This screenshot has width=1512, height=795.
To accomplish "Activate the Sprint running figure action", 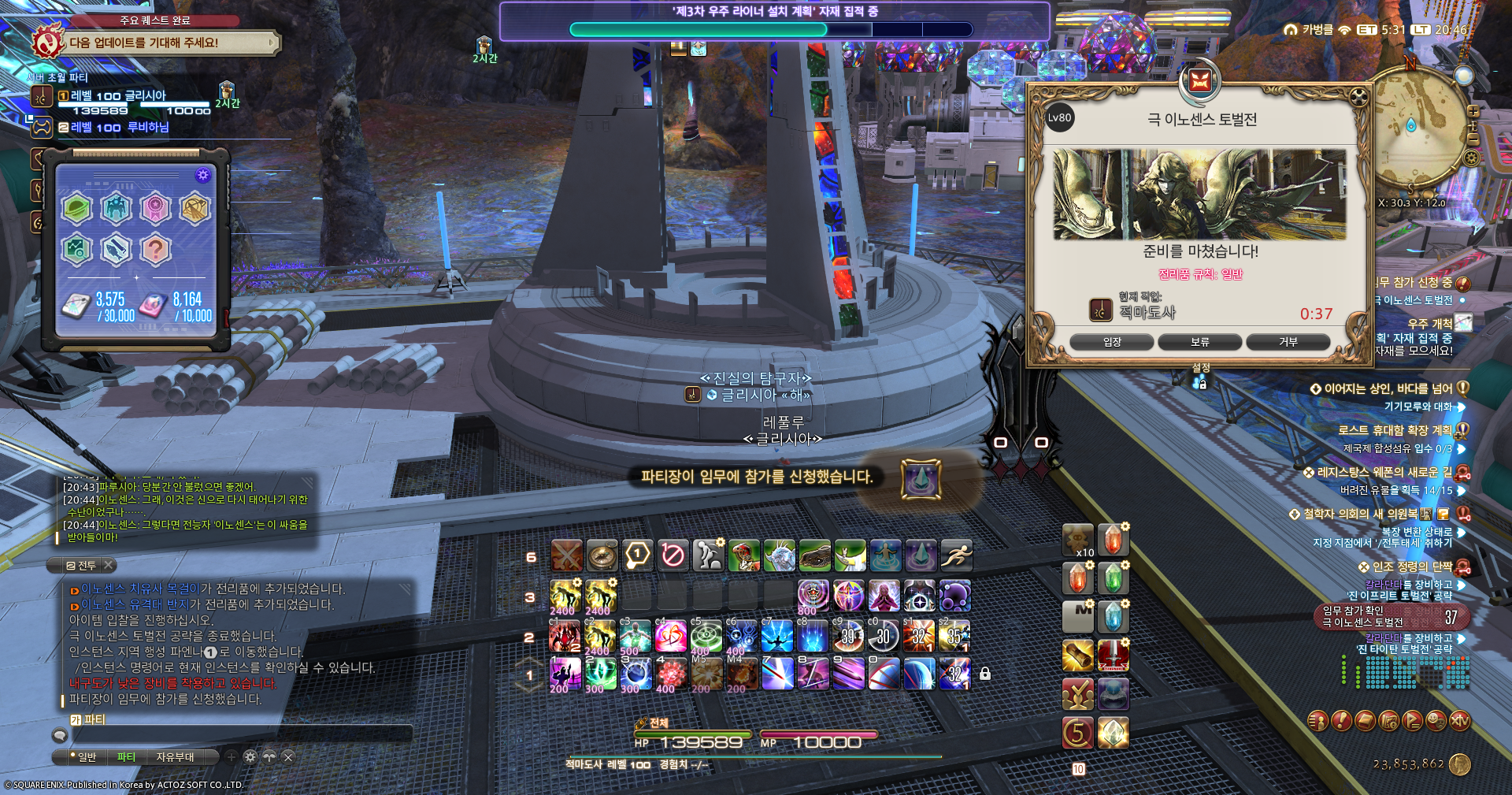I will [956, 556].
